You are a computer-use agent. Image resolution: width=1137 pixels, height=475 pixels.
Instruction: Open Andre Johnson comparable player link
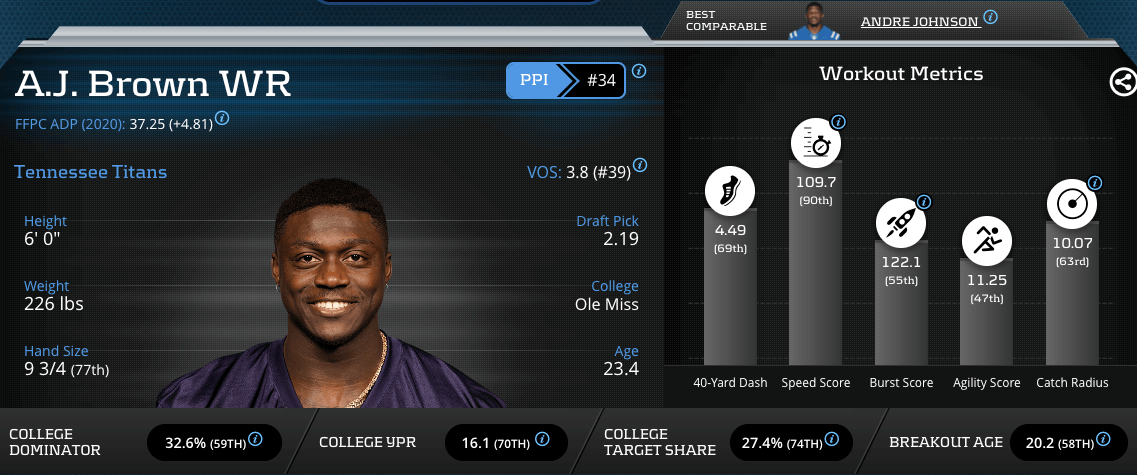(x=919, y=21)
